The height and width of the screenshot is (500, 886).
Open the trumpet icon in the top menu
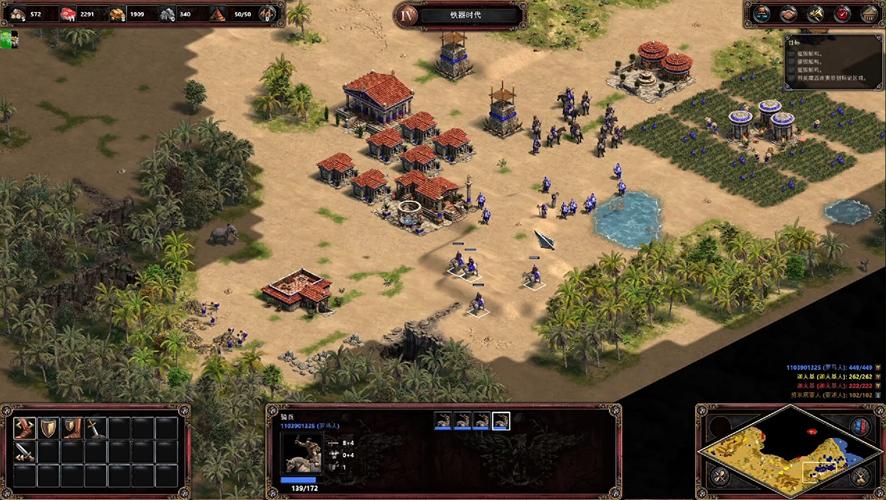click(x=816, y=14)
